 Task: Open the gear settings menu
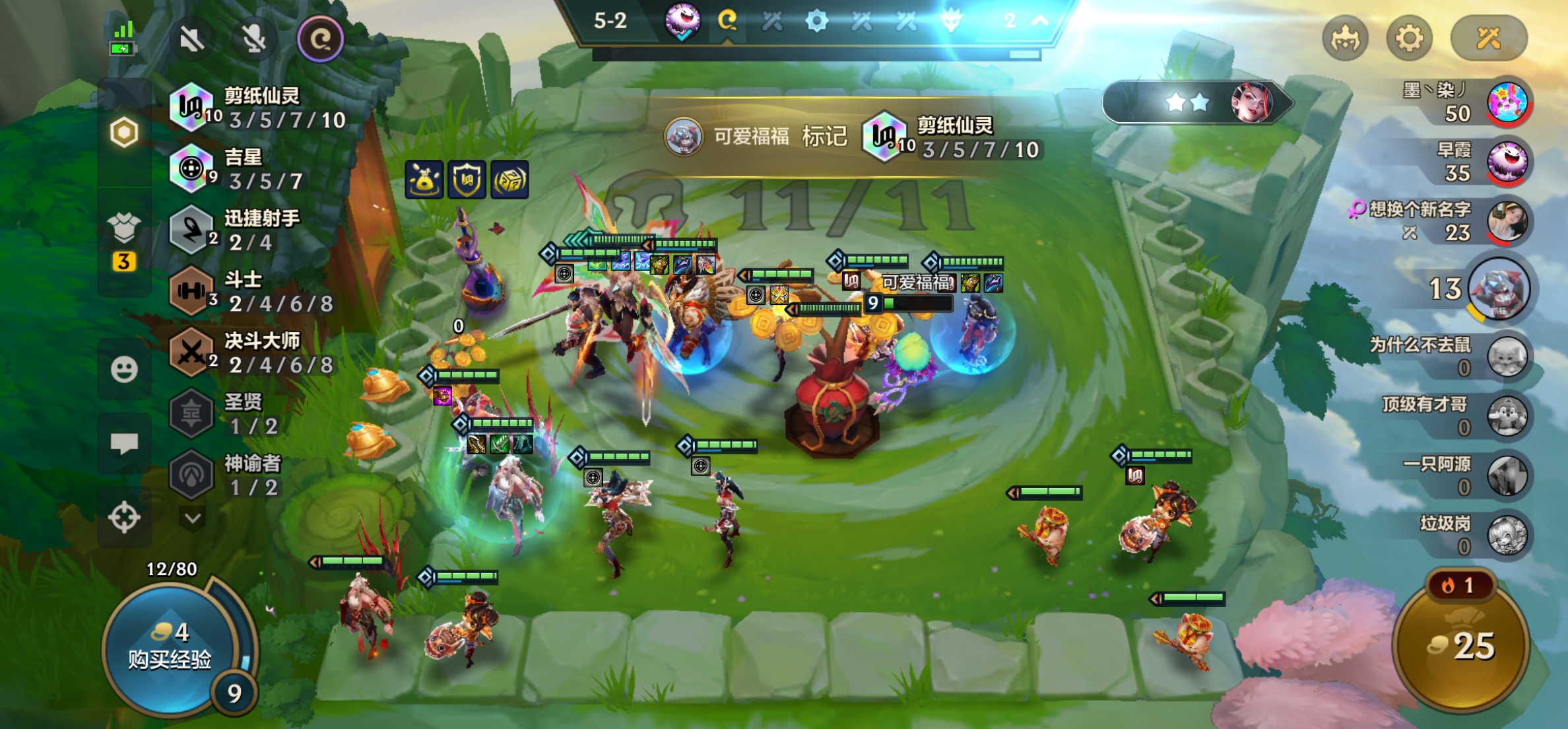1409,38
